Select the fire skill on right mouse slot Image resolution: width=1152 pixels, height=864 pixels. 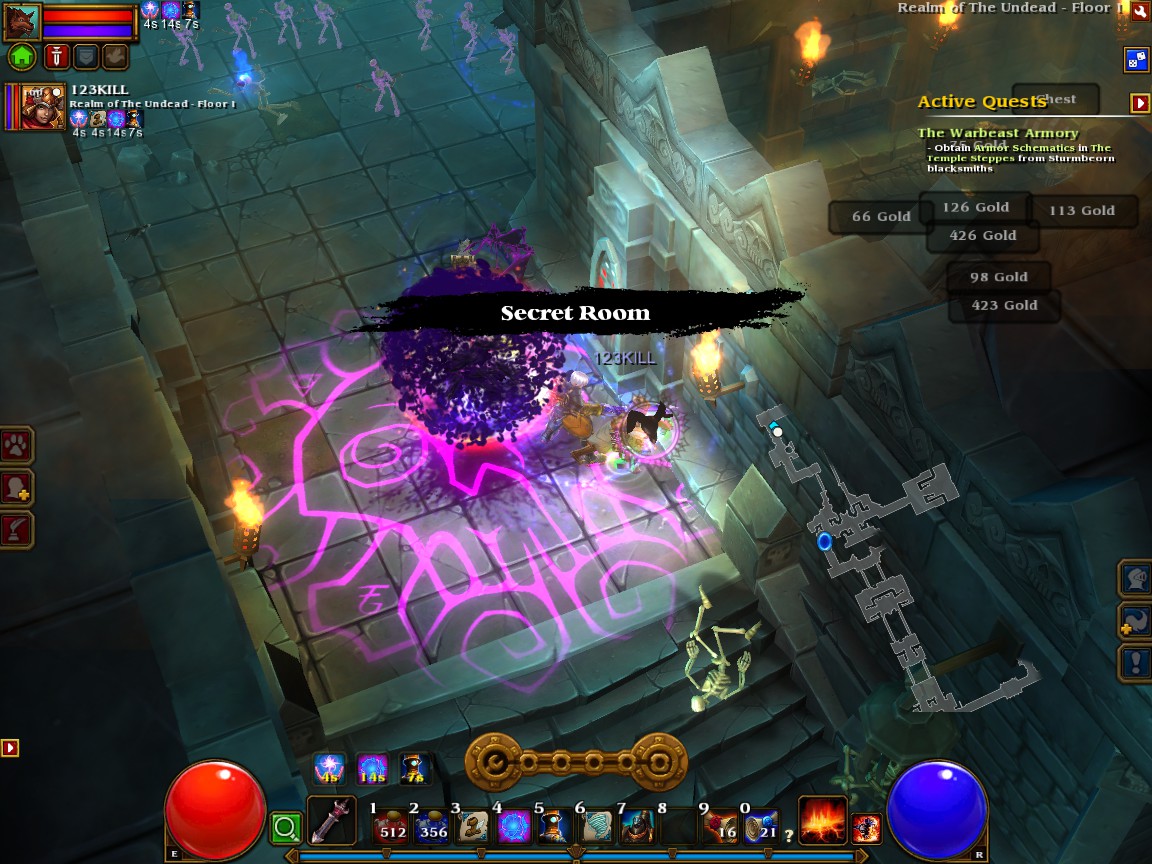pos(822,820)
